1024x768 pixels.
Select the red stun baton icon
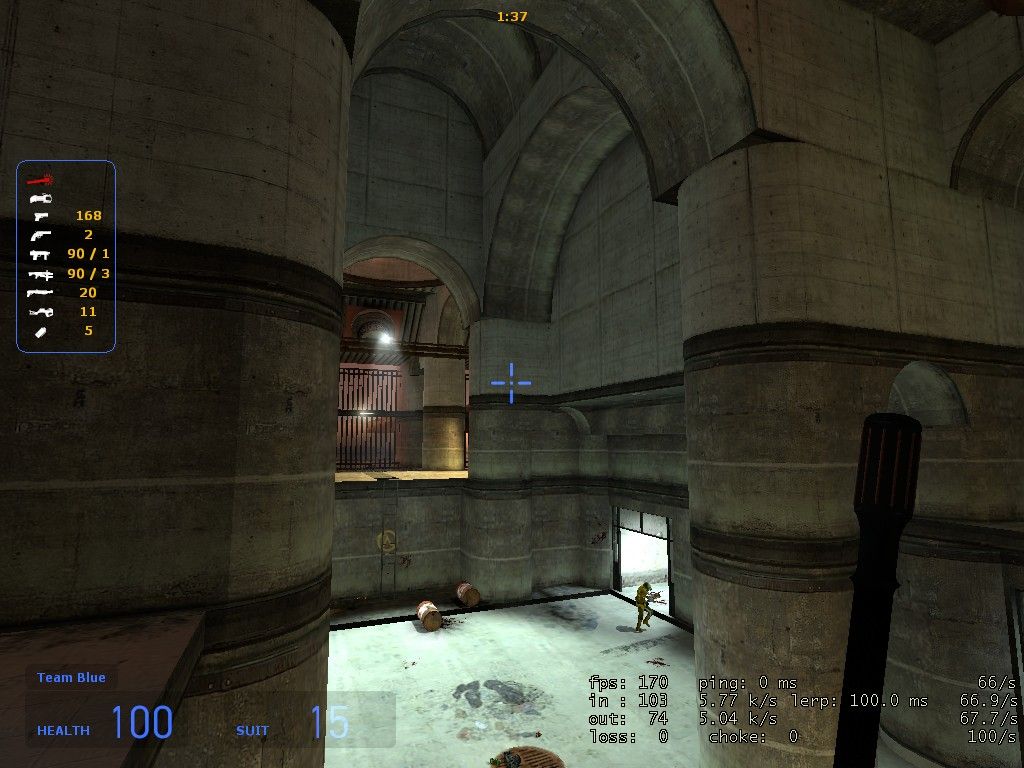[40, 179]
